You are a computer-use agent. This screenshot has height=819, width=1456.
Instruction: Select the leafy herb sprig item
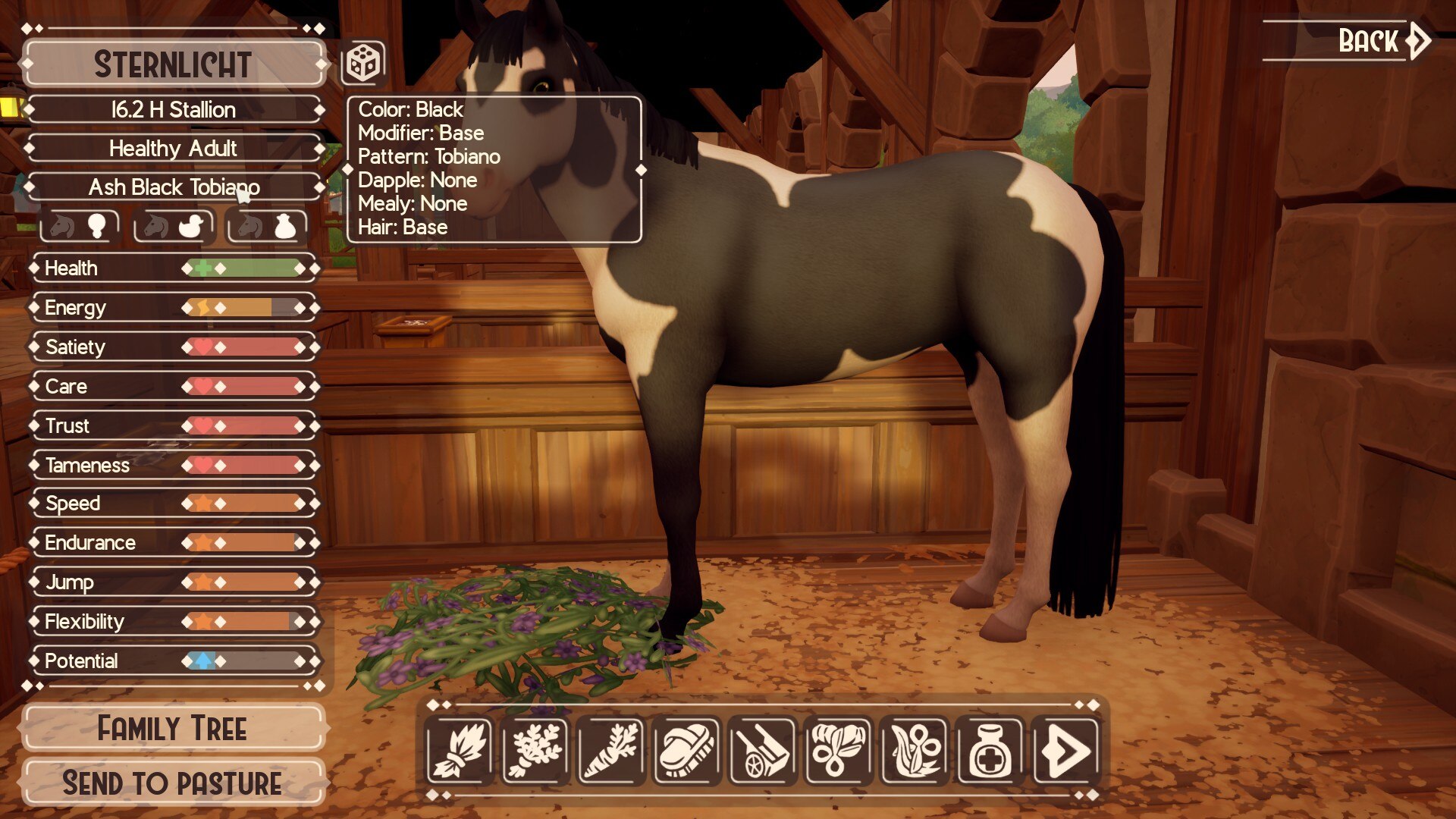coord(535,751)
